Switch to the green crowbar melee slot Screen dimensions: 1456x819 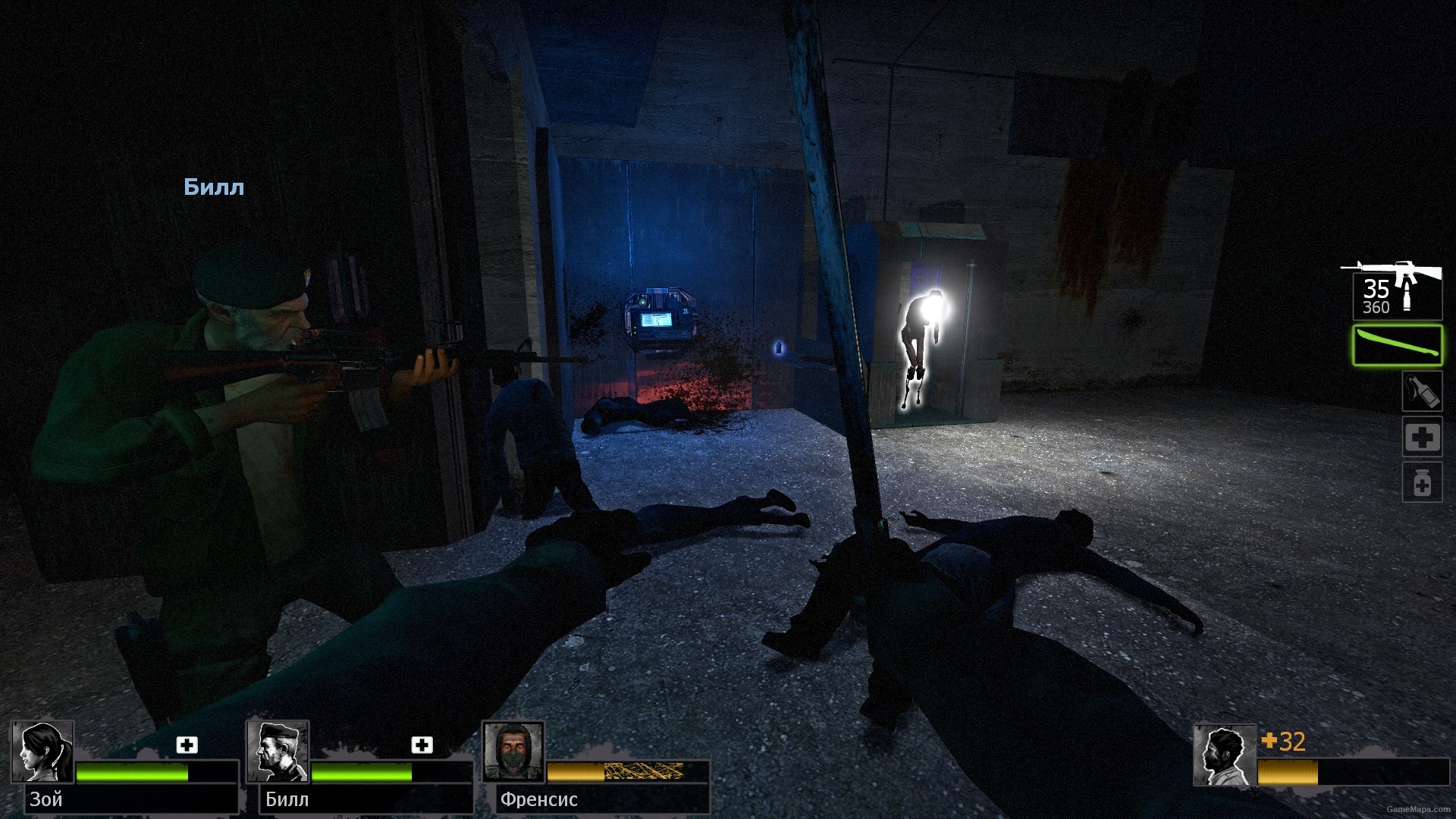tap(1397, 345)
